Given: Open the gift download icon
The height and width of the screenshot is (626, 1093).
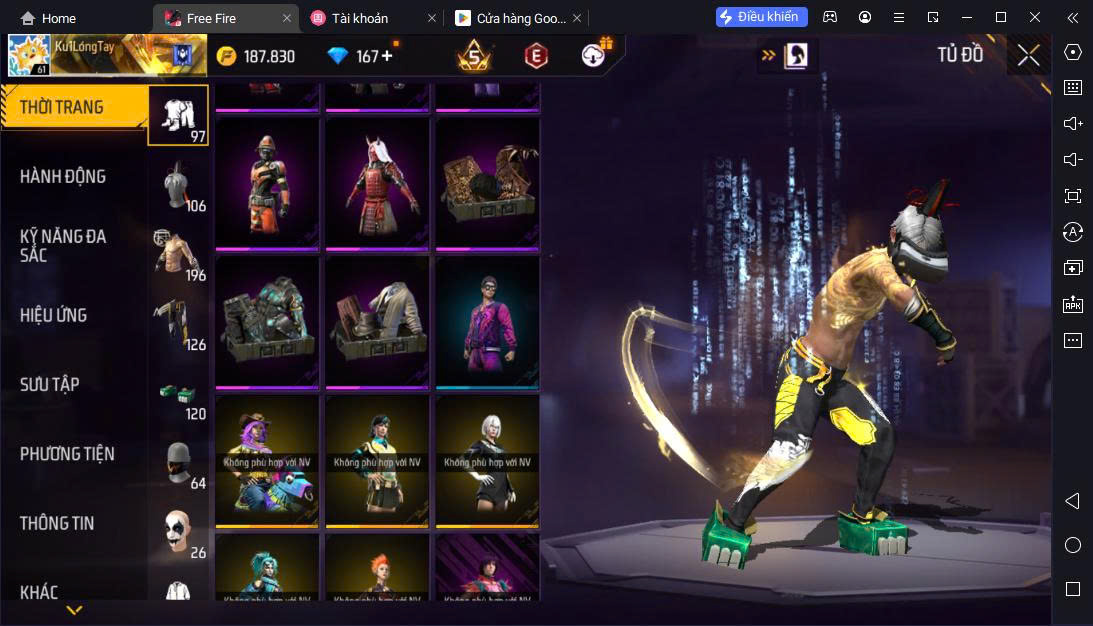Looking at the screenshot, I should 596,55.
